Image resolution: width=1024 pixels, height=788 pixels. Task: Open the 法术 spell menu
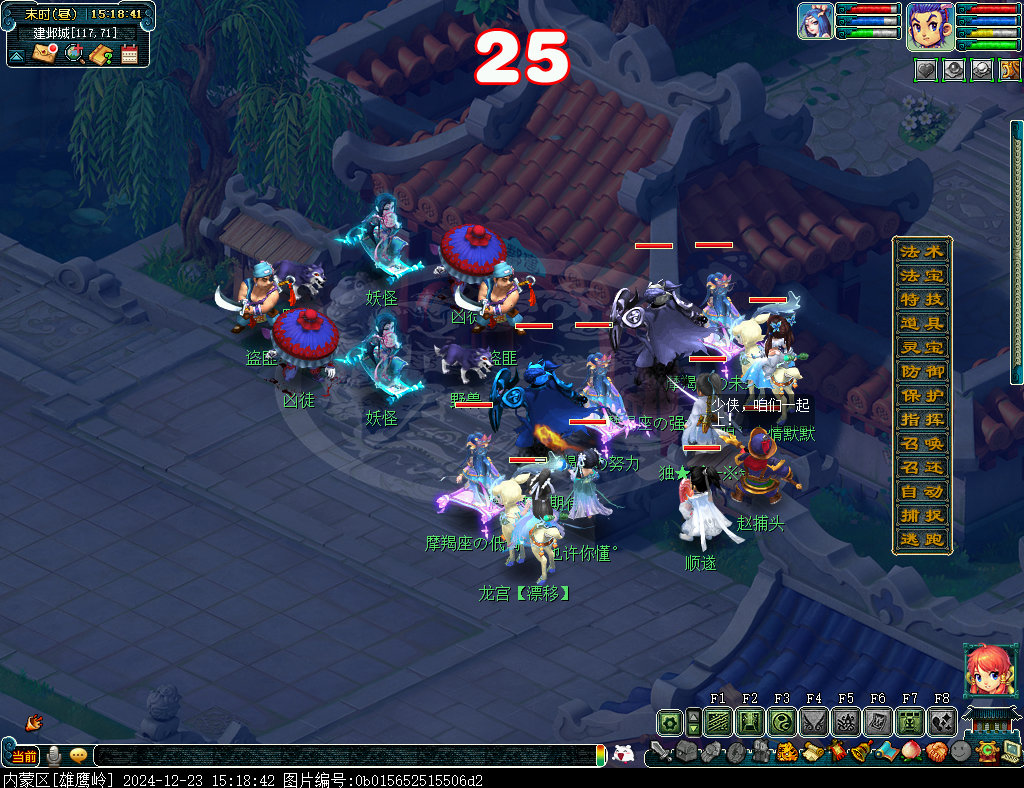point(921,252)
